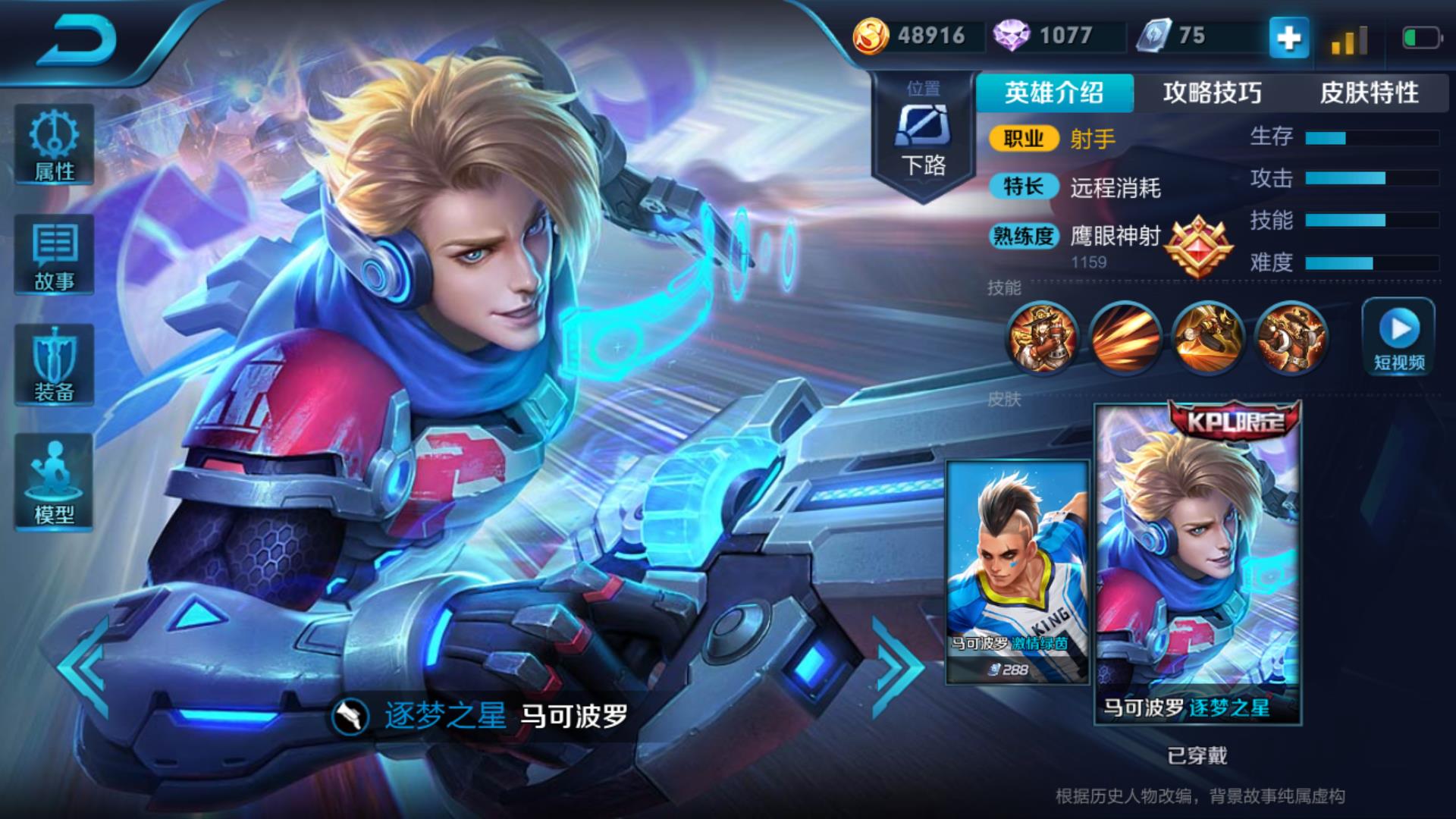Select the third skill icon with golden gun
1456x819 pixels.
1207,338
